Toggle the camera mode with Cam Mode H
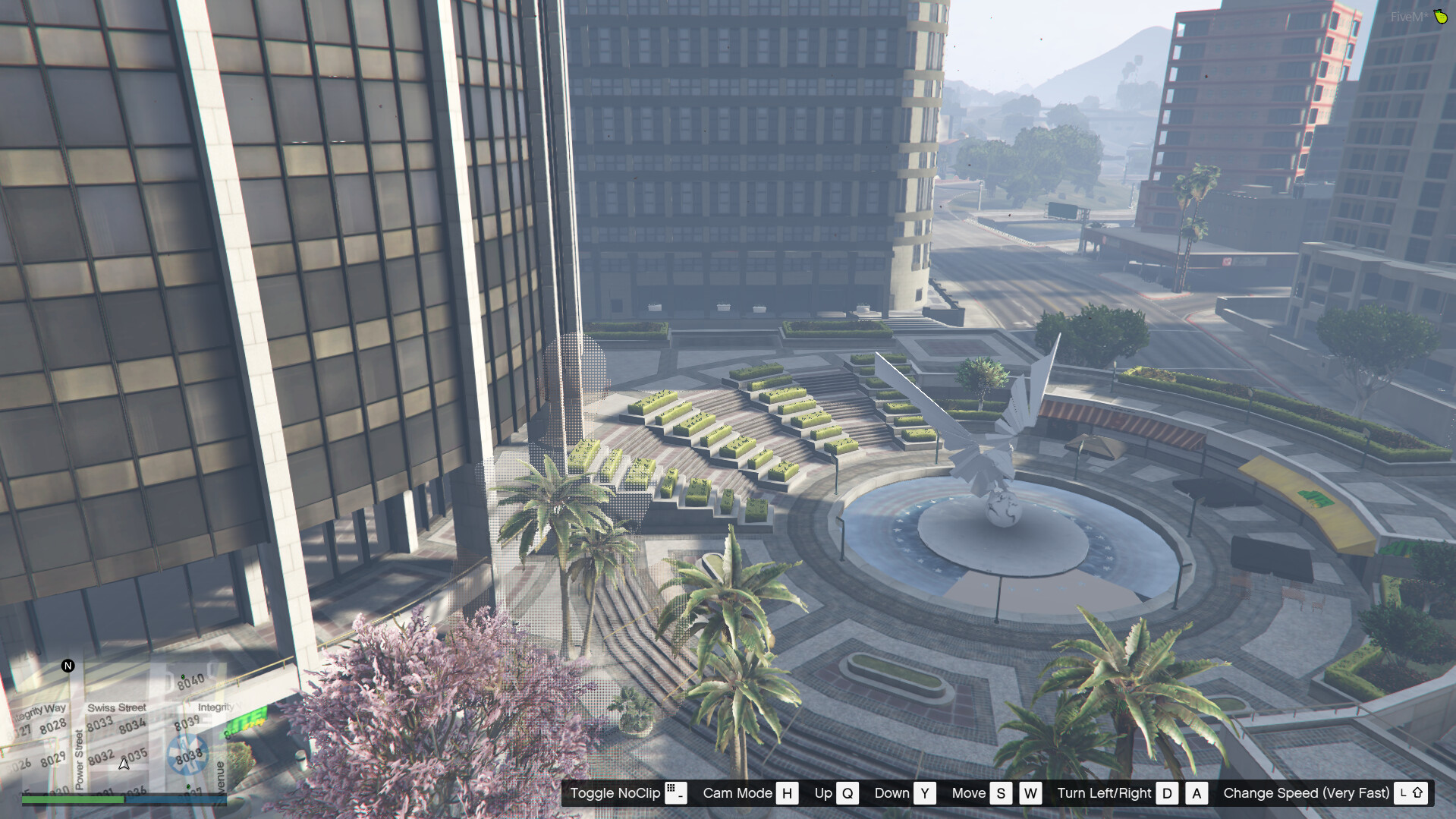The width and height of the screenshot is (1456, 819). [786, 793]
